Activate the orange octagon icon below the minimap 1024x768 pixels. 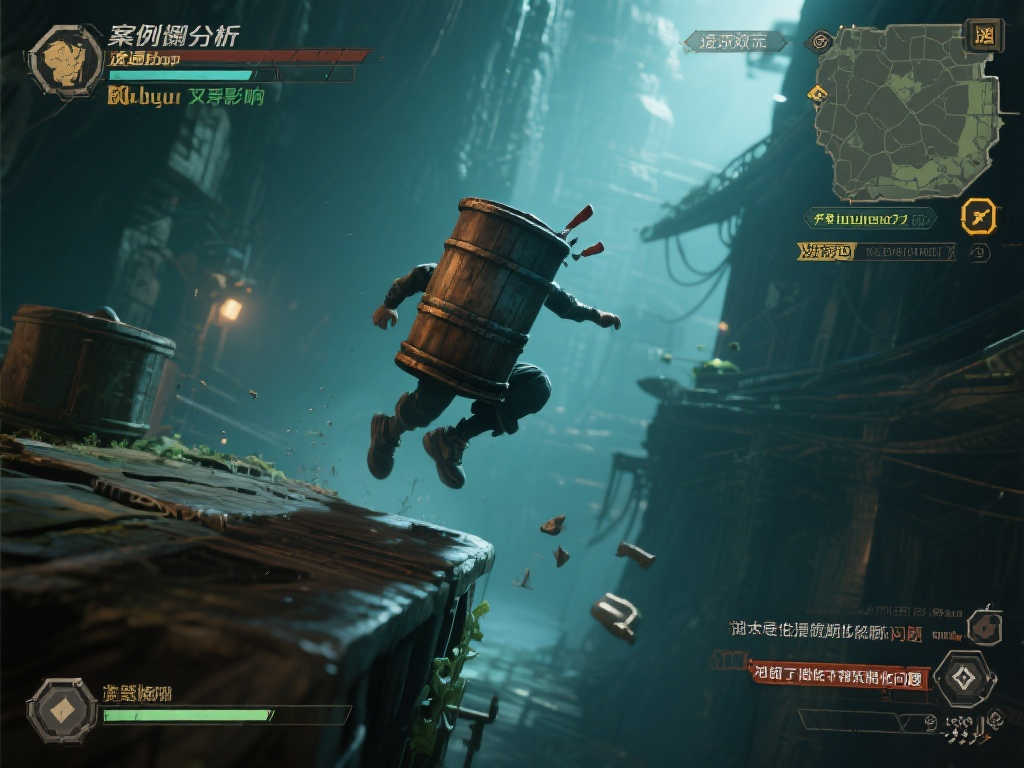[978, 216]
